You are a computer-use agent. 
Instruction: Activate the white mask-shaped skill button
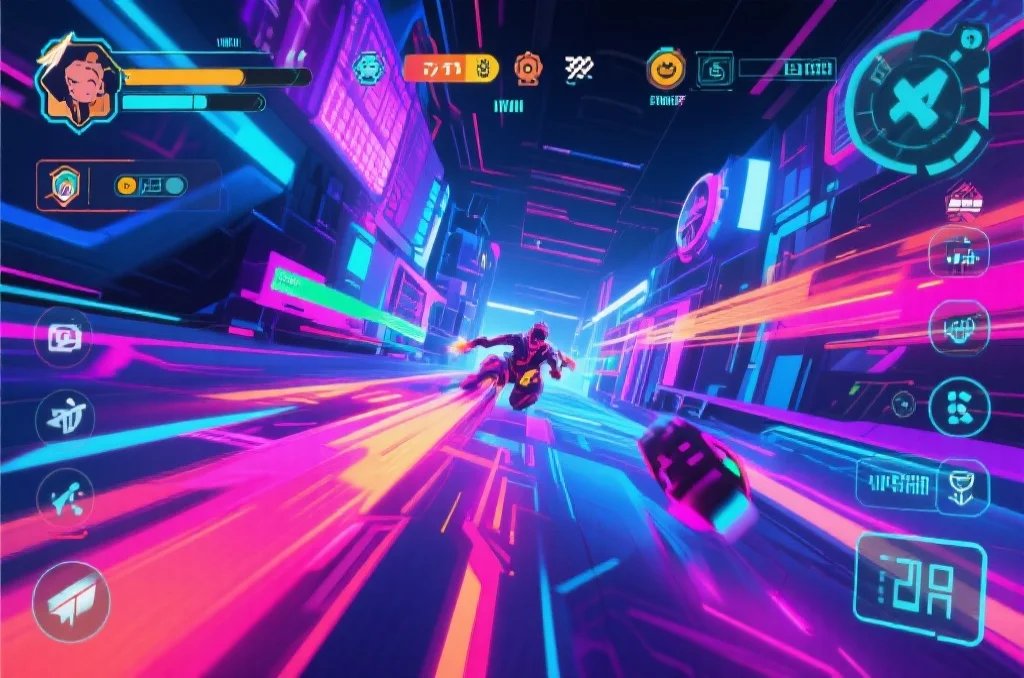959,328
